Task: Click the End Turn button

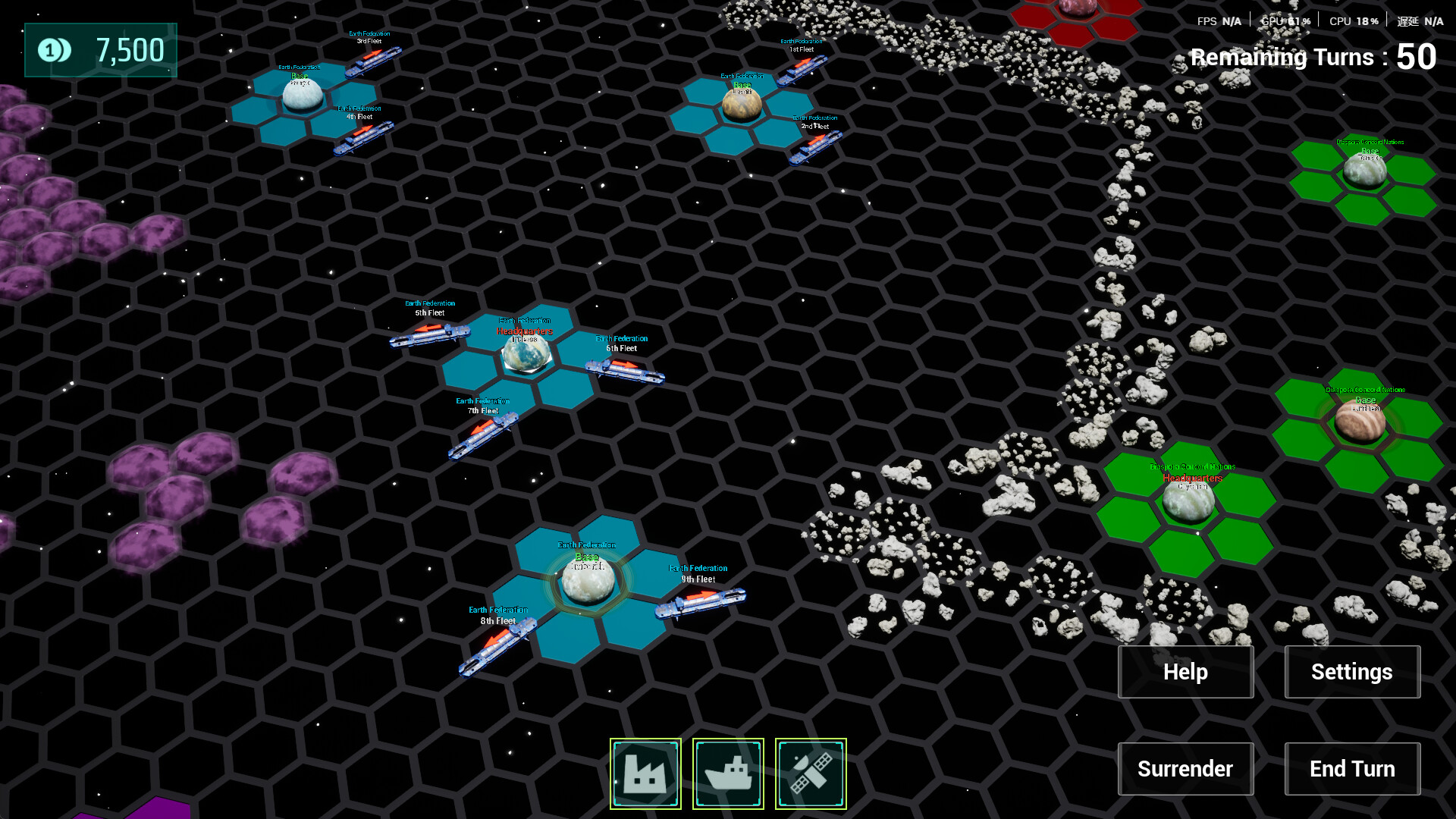Action: (1352, 768)
